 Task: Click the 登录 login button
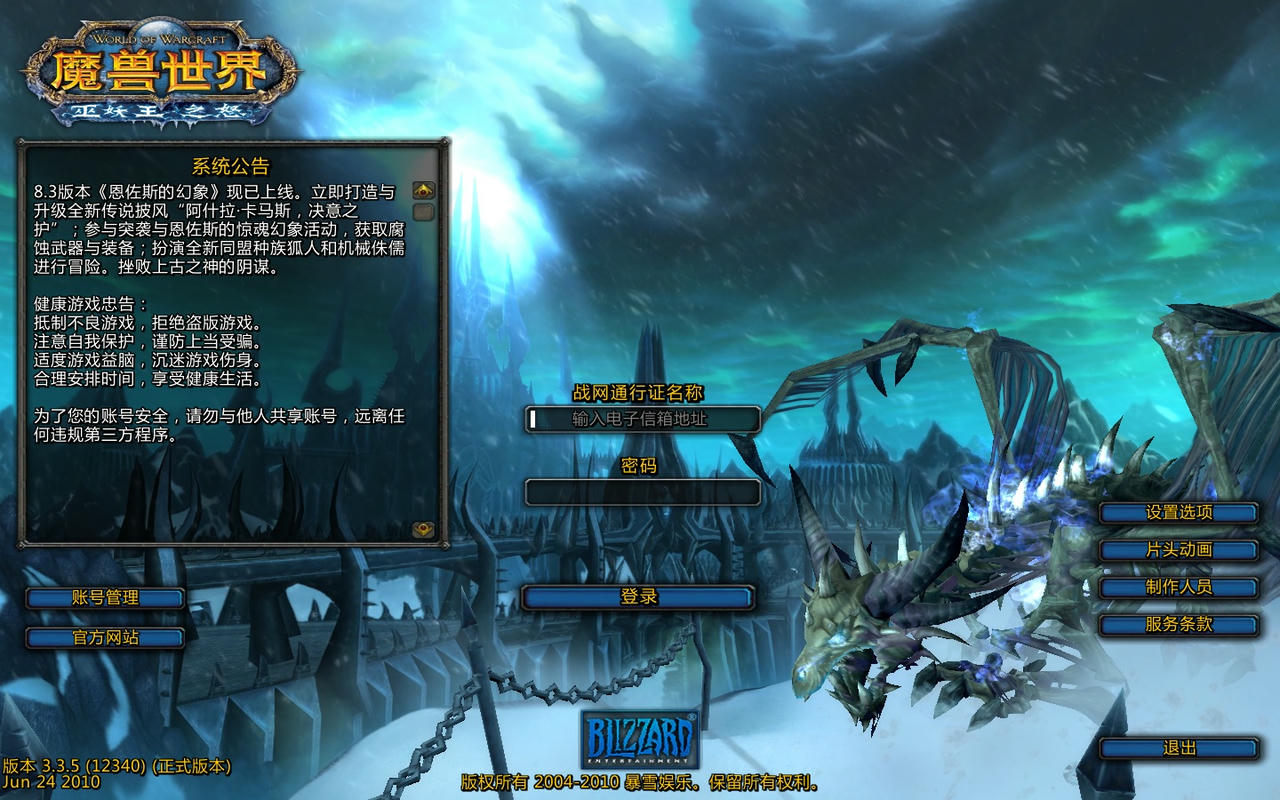point(638,597)
